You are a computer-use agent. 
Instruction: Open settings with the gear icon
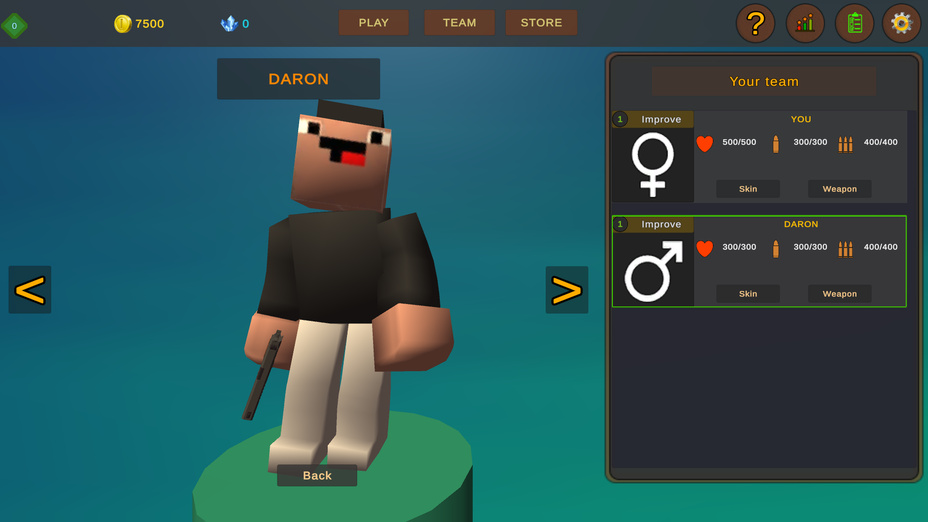[x=901, y=23]
